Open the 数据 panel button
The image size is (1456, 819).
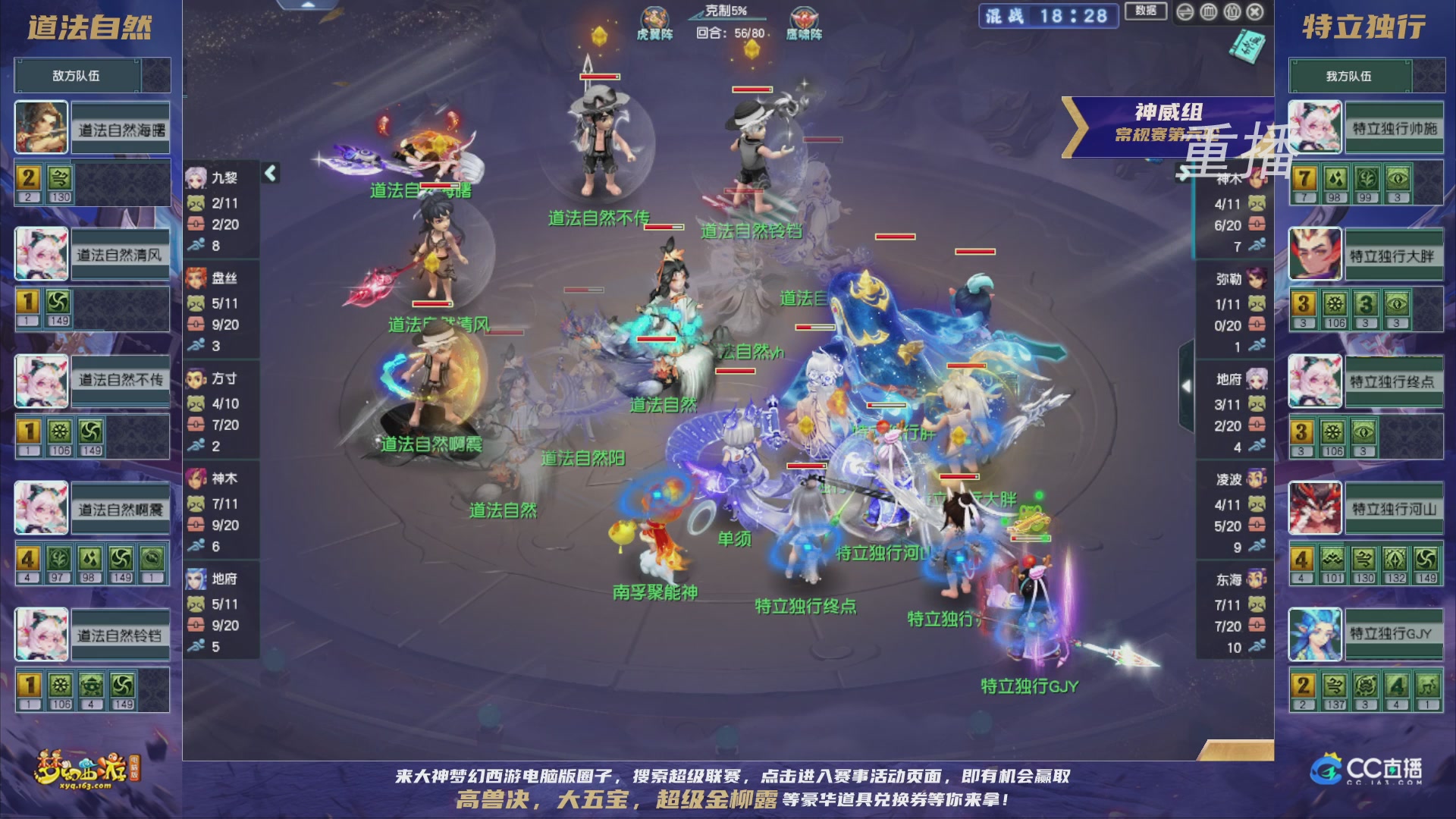tap(1145, 12)
